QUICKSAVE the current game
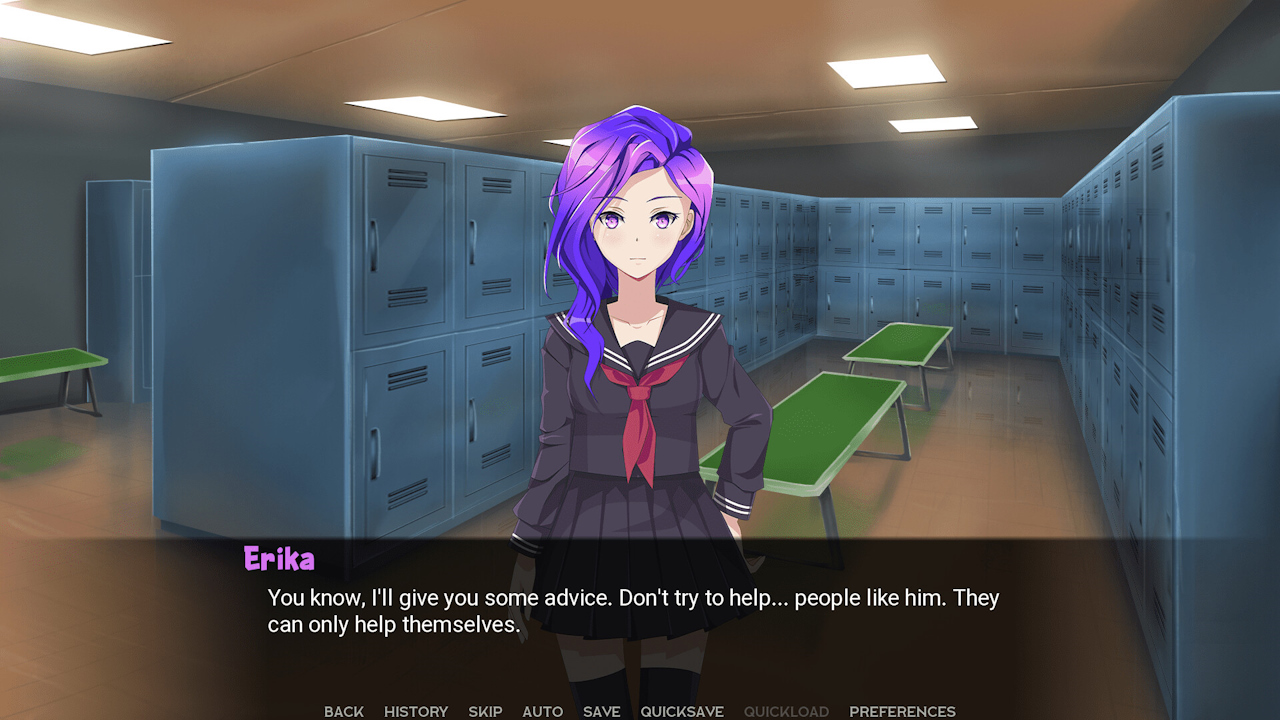The width and height of the screenshot is (1280, 720). click(681, 711)
